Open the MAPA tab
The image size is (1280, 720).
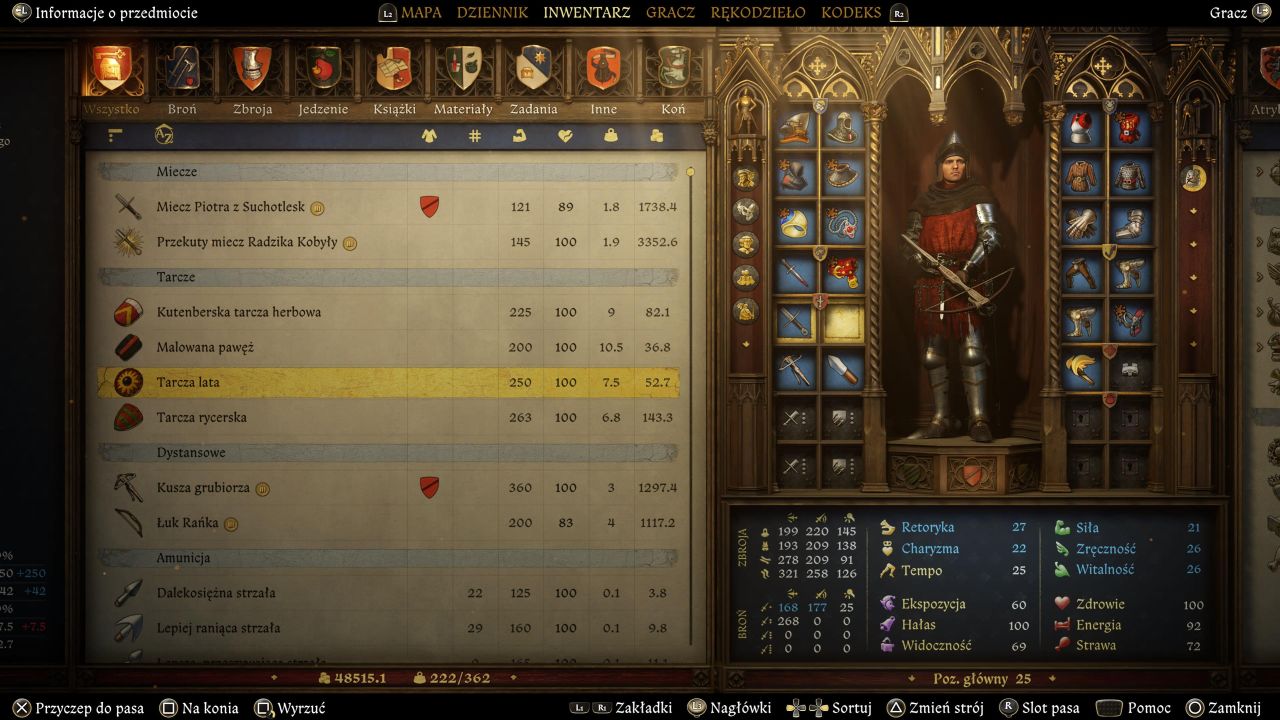point(421,13)
